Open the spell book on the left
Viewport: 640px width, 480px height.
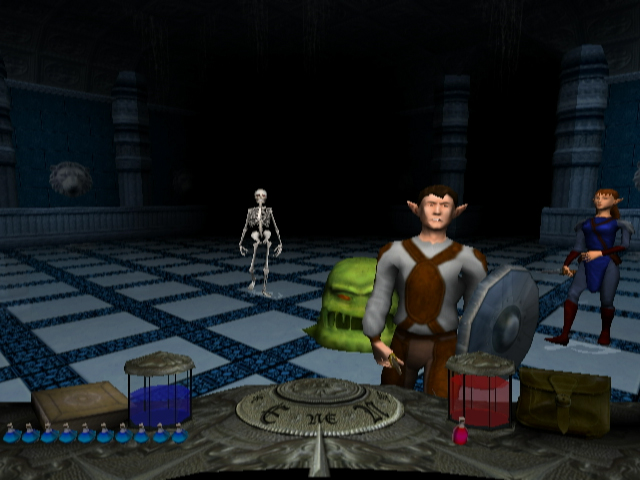(x=80, y=404)
